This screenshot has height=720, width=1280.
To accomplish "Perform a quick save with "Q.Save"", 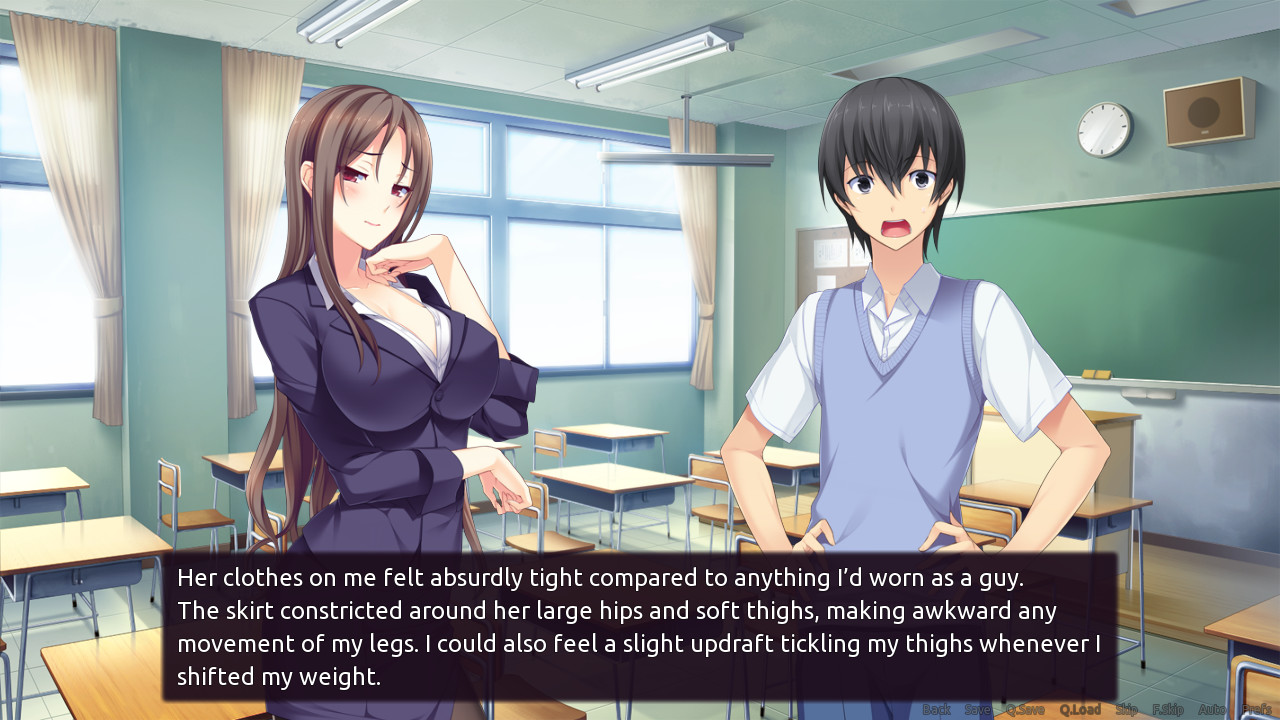I will [1025, 708].
